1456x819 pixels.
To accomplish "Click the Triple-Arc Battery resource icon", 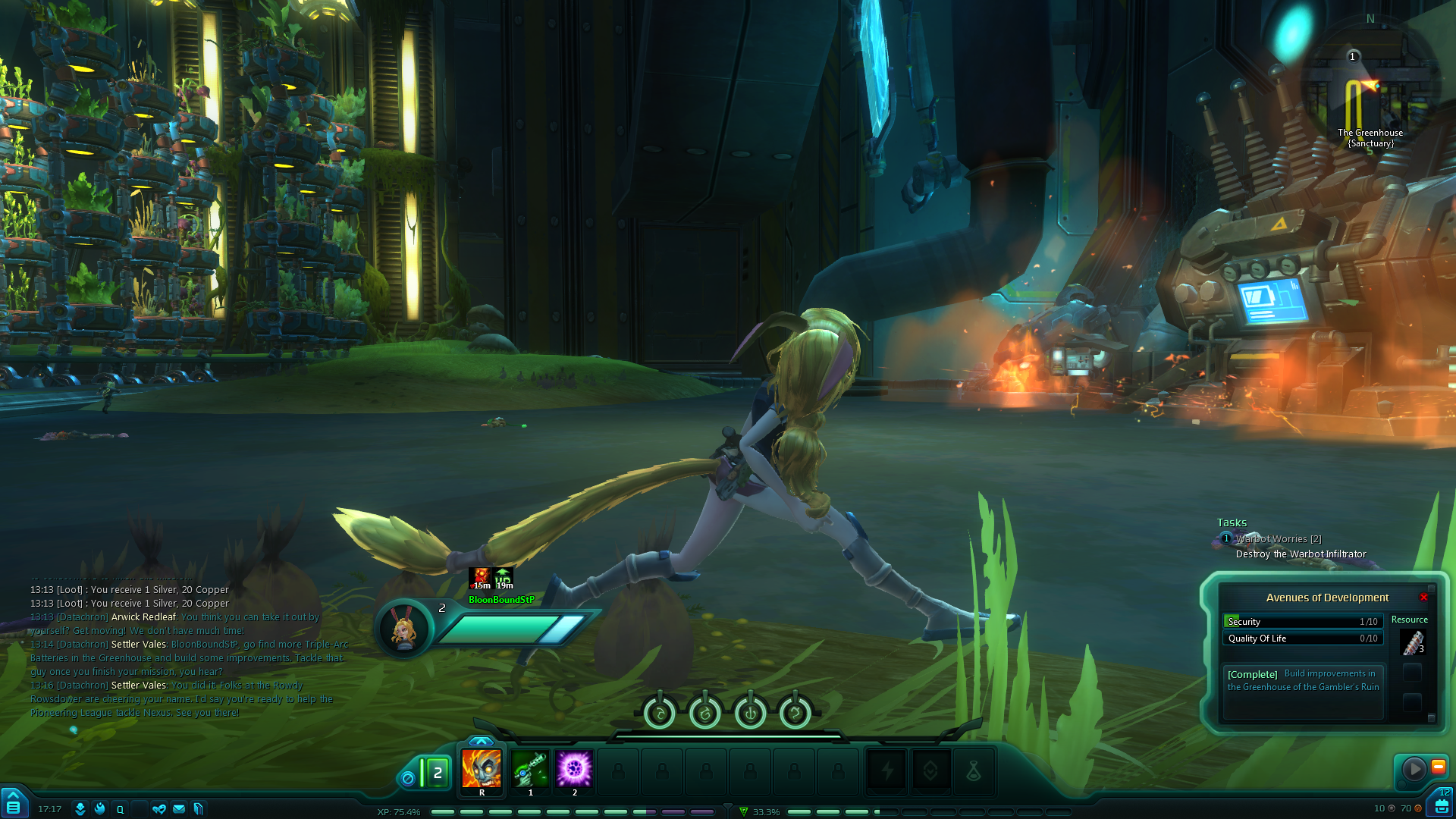I will [x=1412, y=642].
